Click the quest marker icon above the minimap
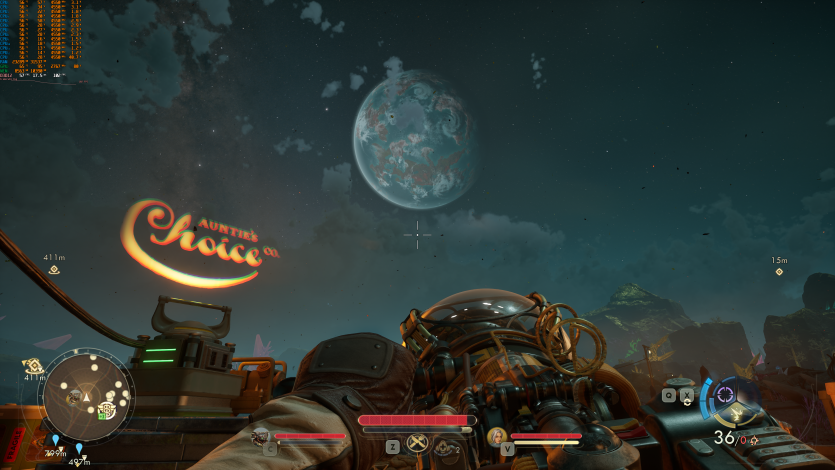The image size is (835, 470). click(x=33, y=366)
